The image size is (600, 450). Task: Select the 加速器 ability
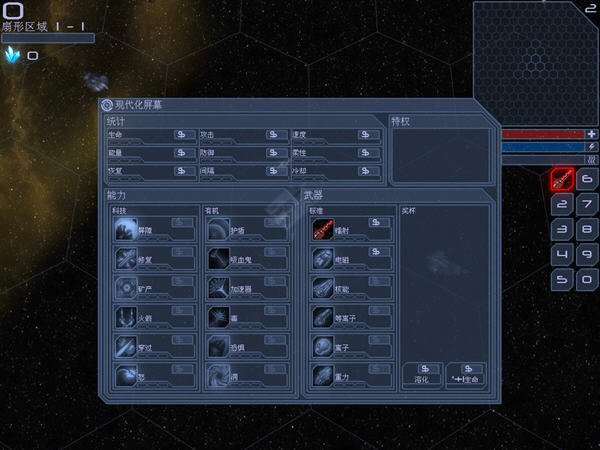(220, 288)
